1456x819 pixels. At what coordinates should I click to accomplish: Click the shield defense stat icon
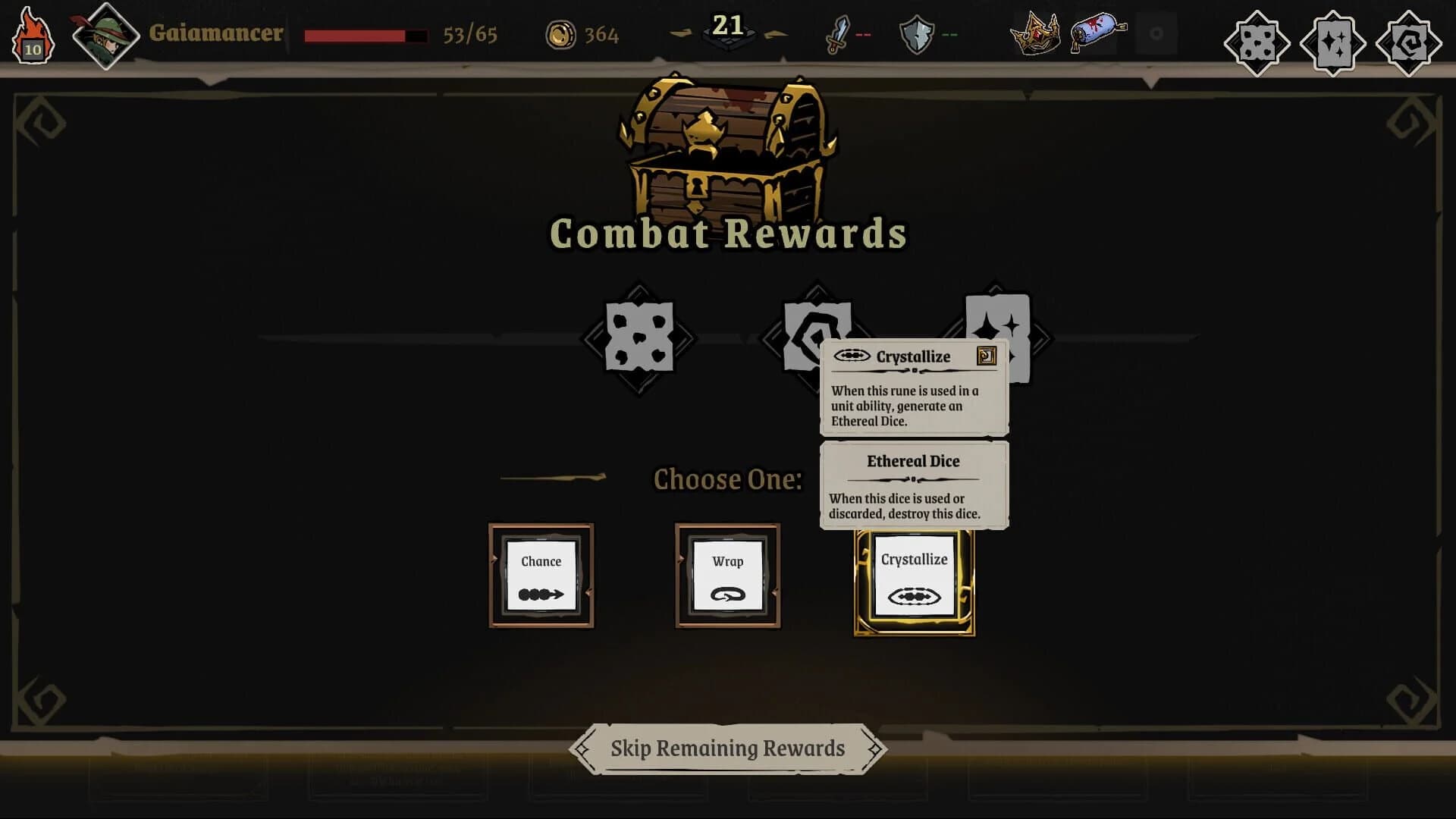pos(918,33)
